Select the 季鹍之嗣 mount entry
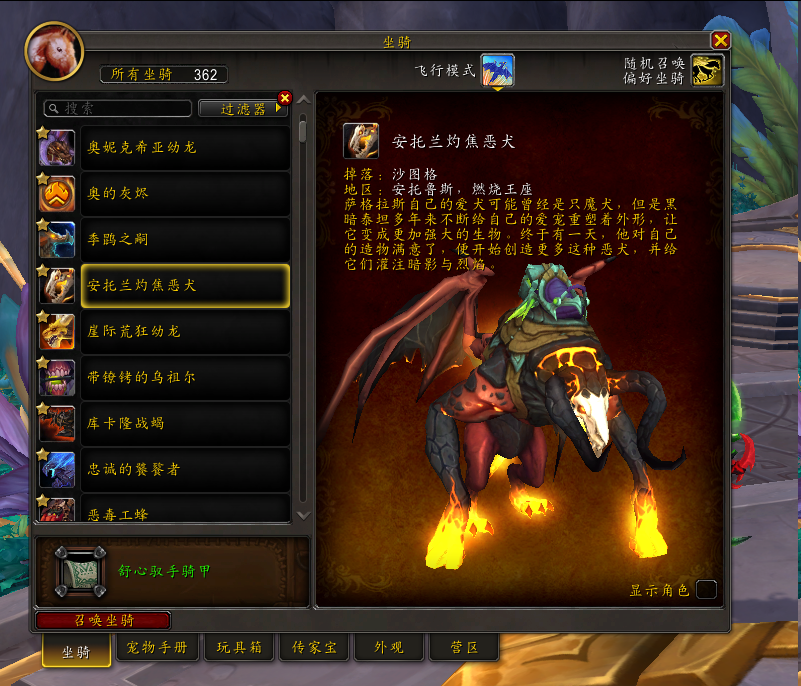Viewport: 801px width, 686px height. coord(165,239)
